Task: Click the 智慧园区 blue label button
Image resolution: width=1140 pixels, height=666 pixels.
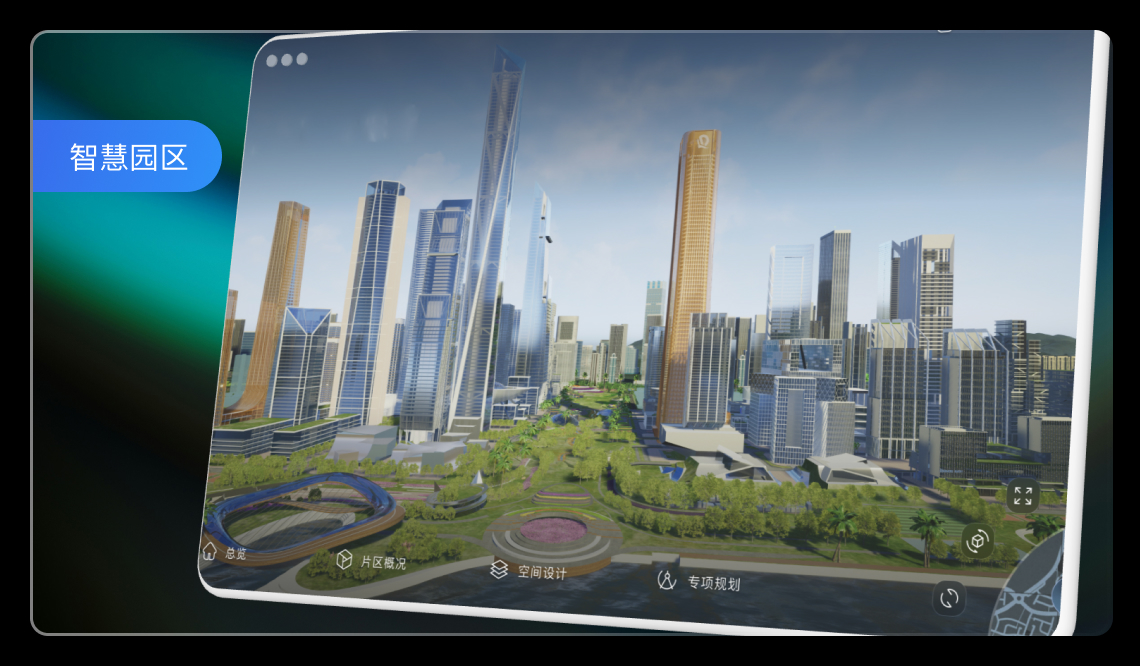Action: point(128,156)
